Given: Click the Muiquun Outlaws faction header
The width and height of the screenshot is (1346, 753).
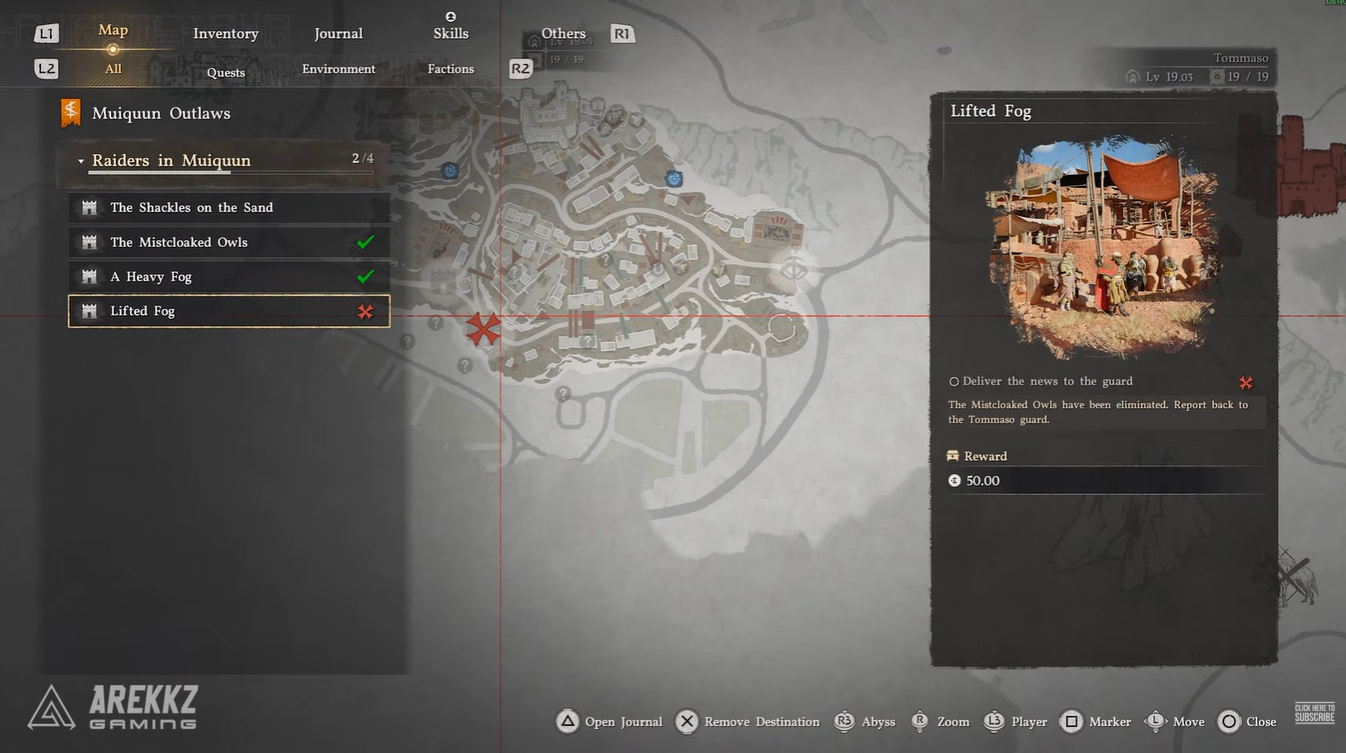Looking at the screenshot, I should [160, 113].
